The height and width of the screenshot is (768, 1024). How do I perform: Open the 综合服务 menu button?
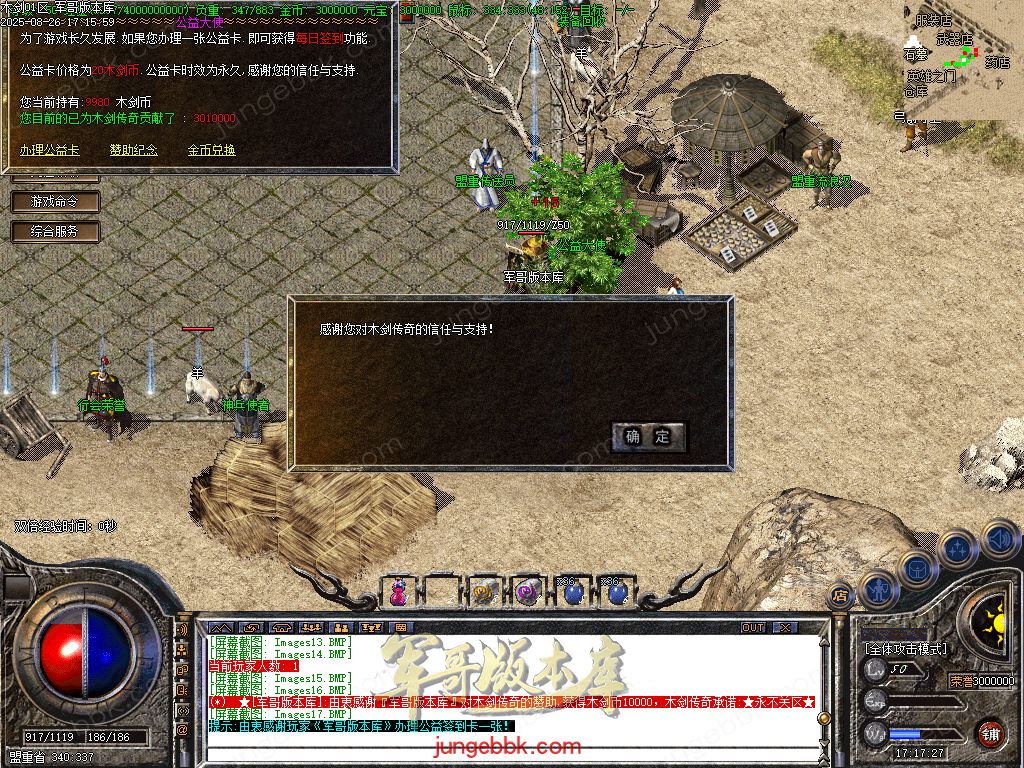[55, 231]
